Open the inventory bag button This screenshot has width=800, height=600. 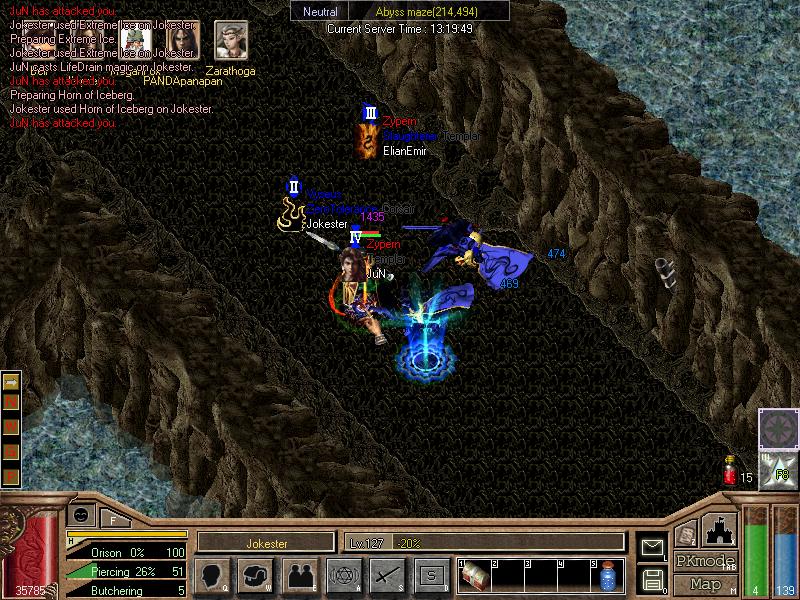tap(256, 575)
